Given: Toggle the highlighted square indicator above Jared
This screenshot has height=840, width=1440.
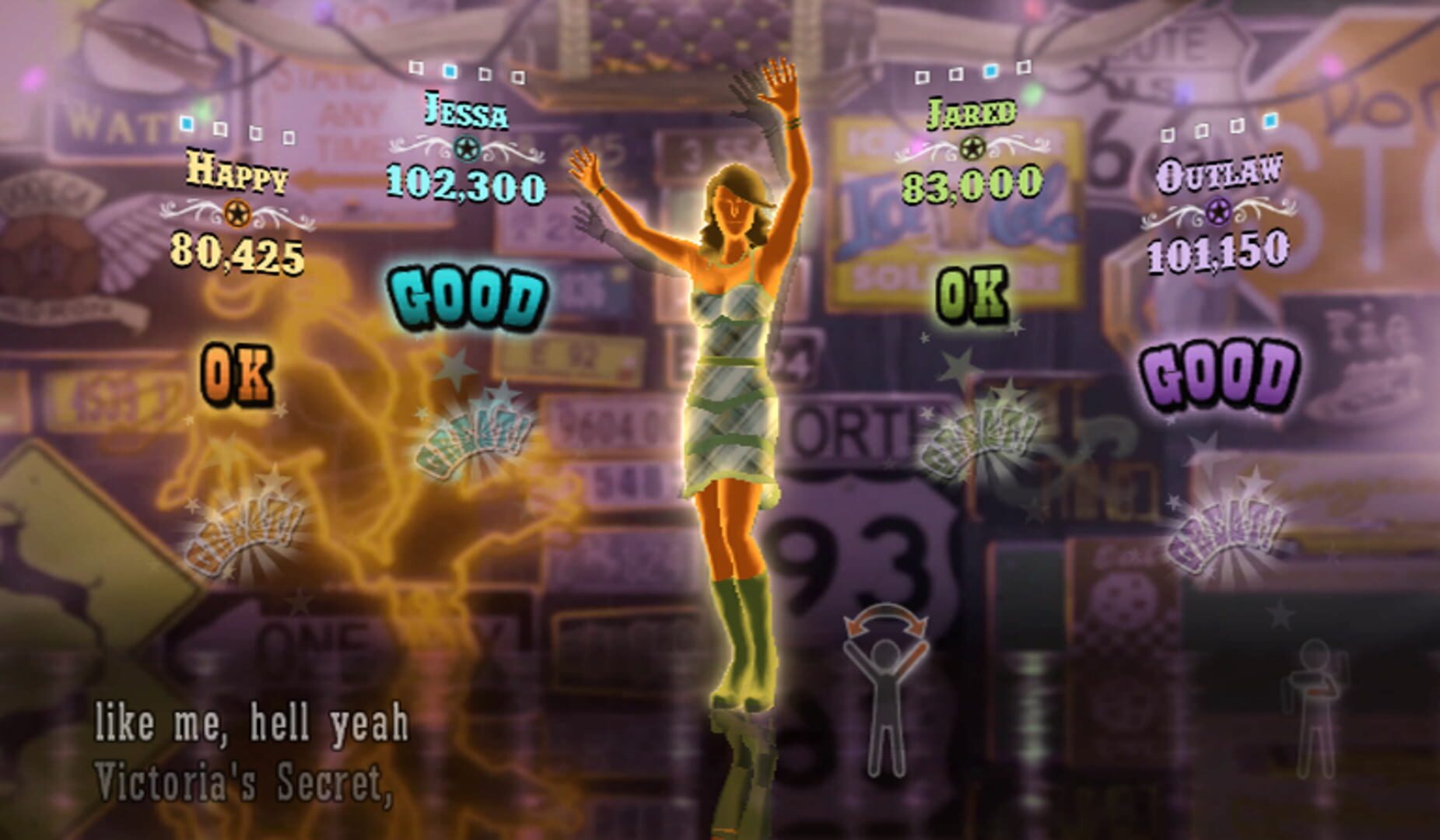Looking at the screenshot, I should coord(990,72).
